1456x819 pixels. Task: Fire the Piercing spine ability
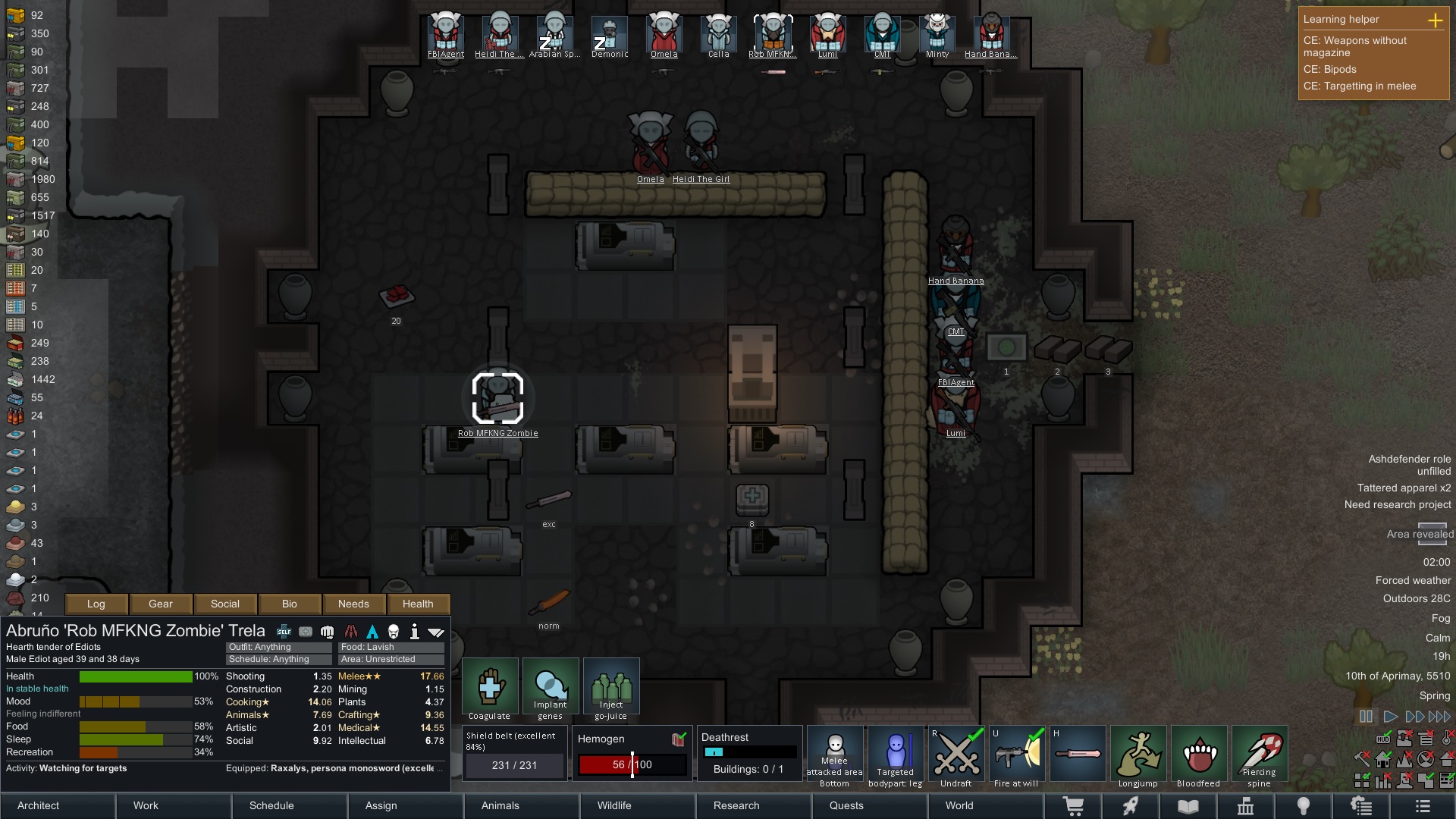pos(1259,755)
